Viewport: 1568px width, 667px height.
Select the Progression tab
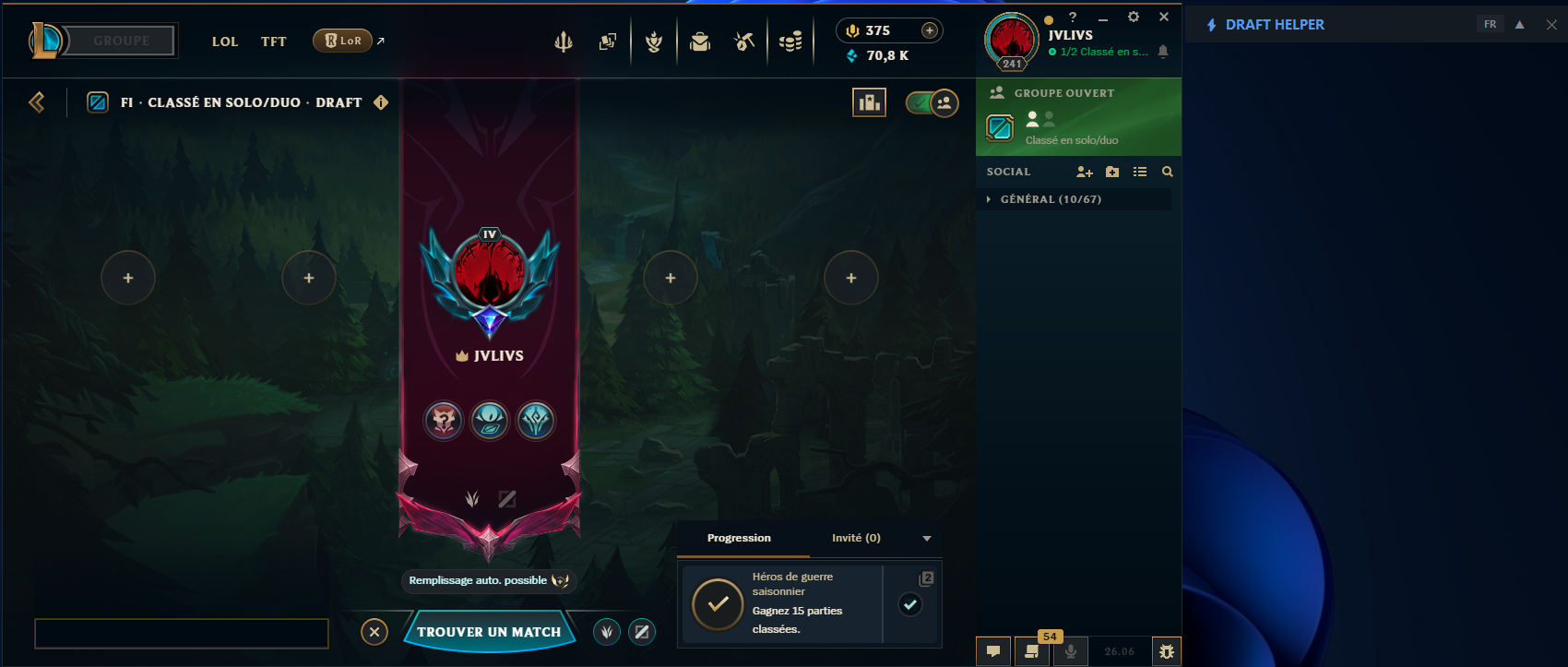coord(739,538)
